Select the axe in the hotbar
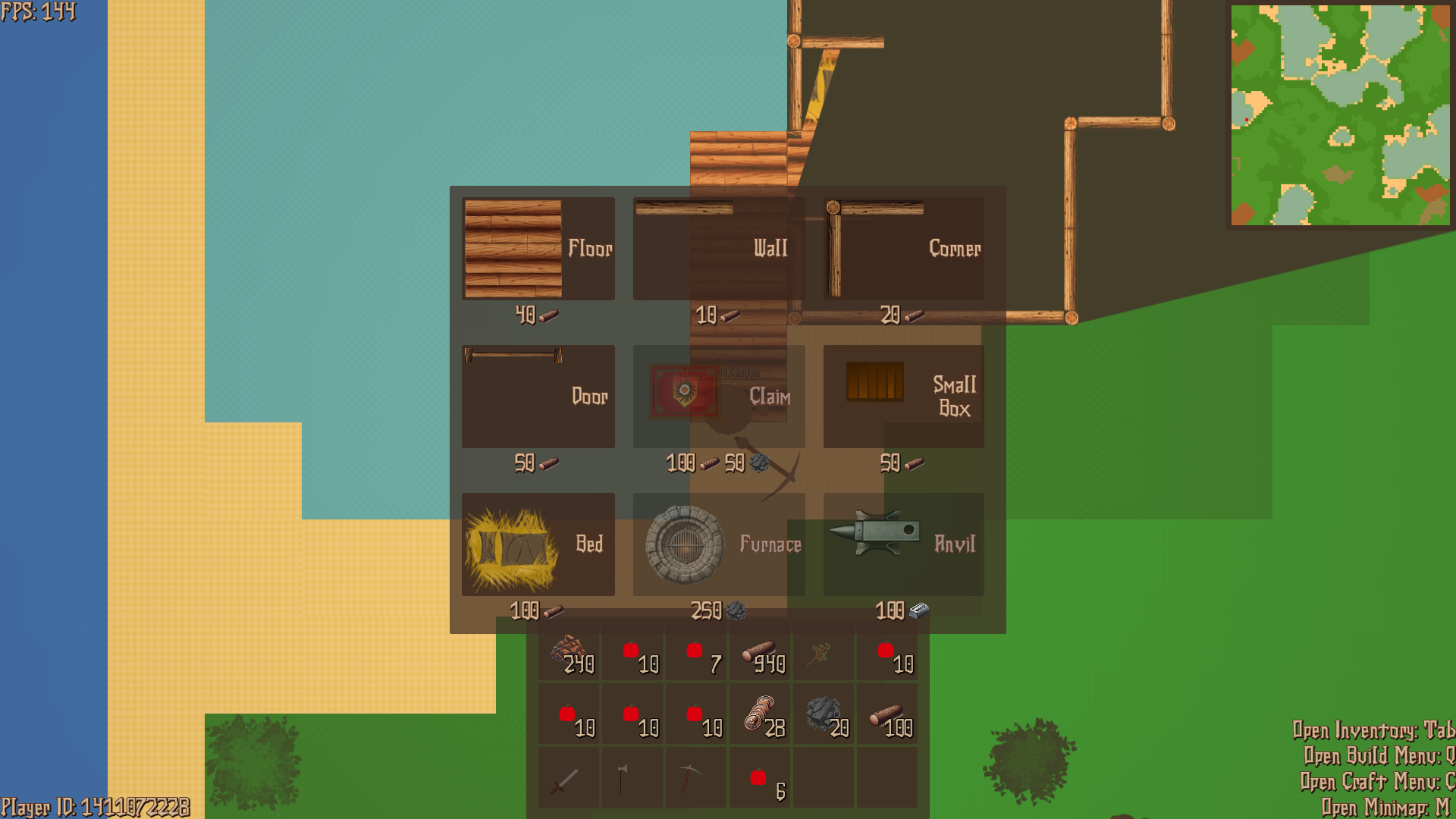 [630, 779]
